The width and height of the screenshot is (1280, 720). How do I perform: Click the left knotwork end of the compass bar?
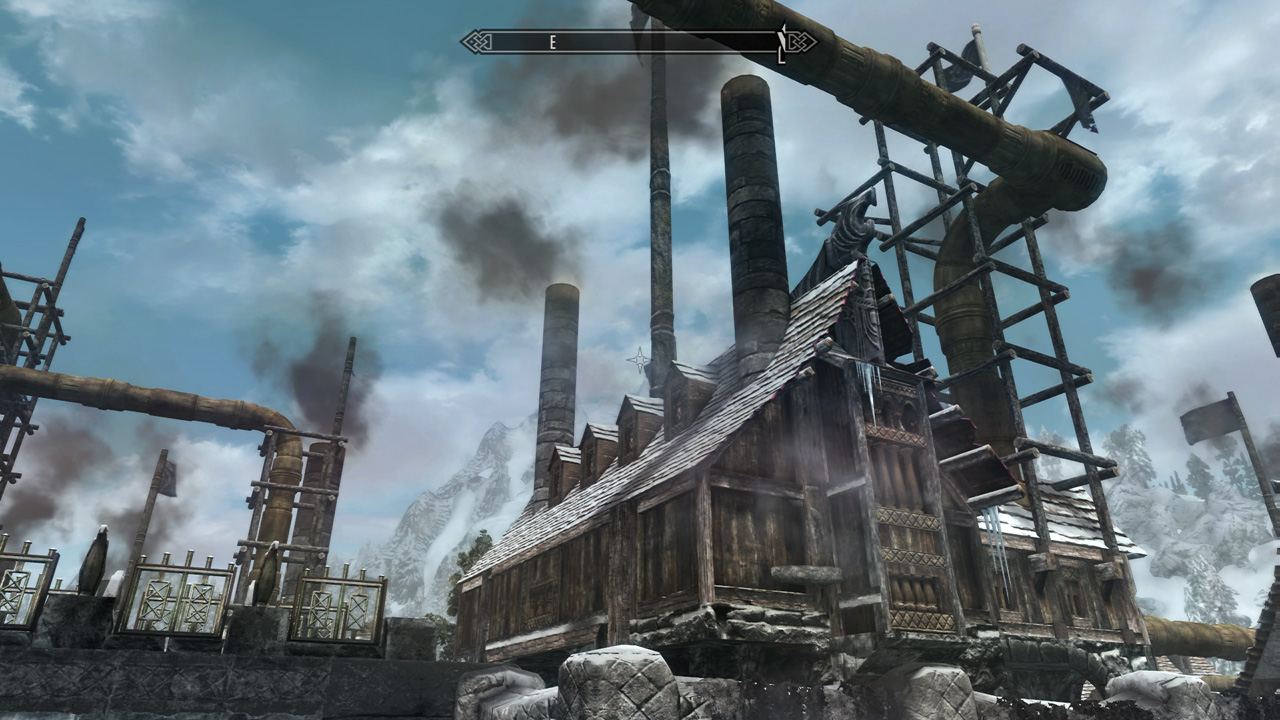pyautogui.click(x=478, y=40)
